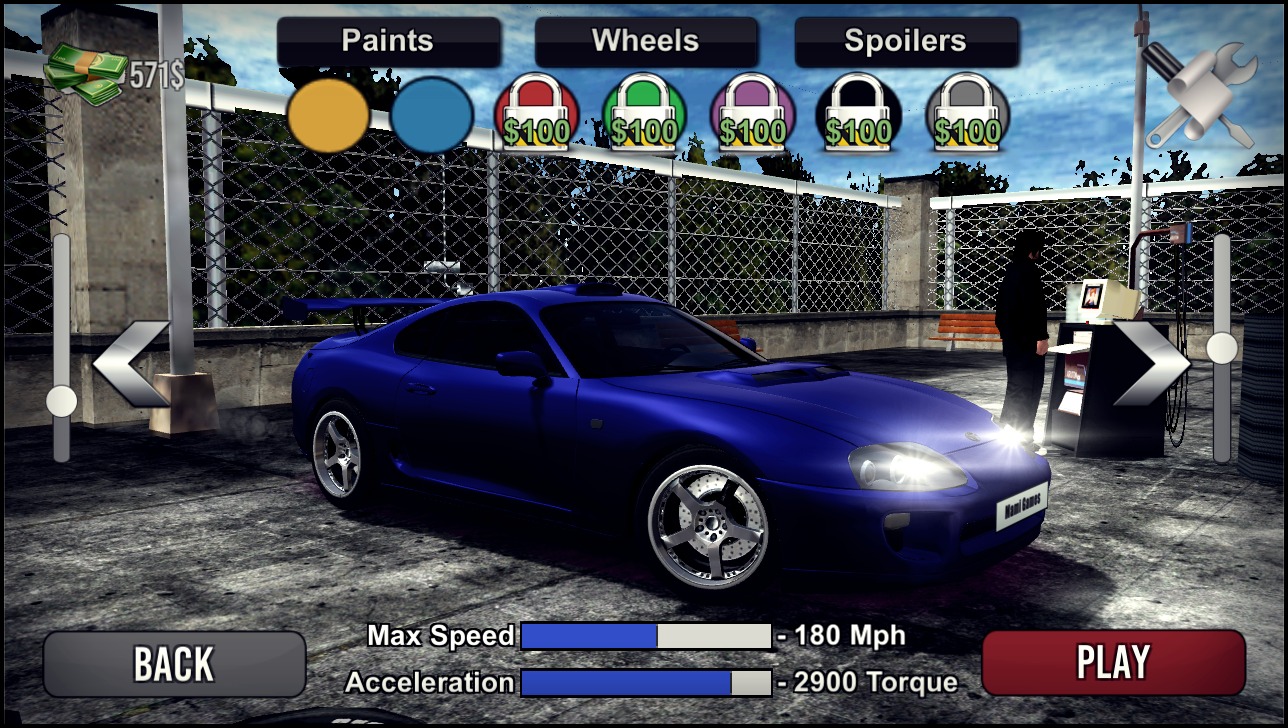Switch to the Spoilers tab
This screenshot has height=728, width=1288.
click(905, 40)
